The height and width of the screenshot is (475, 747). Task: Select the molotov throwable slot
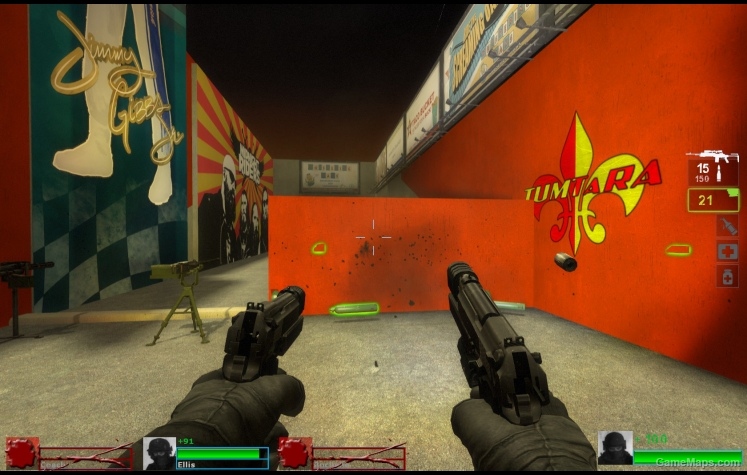point(727,227)
